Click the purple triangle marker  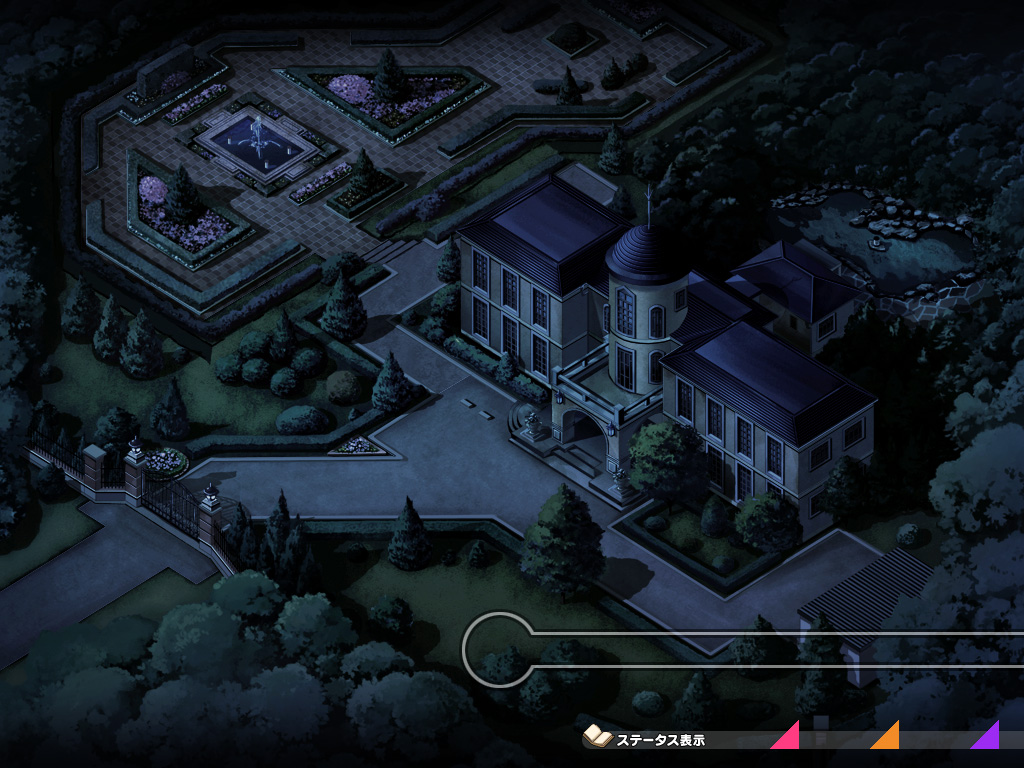[988, 738]
